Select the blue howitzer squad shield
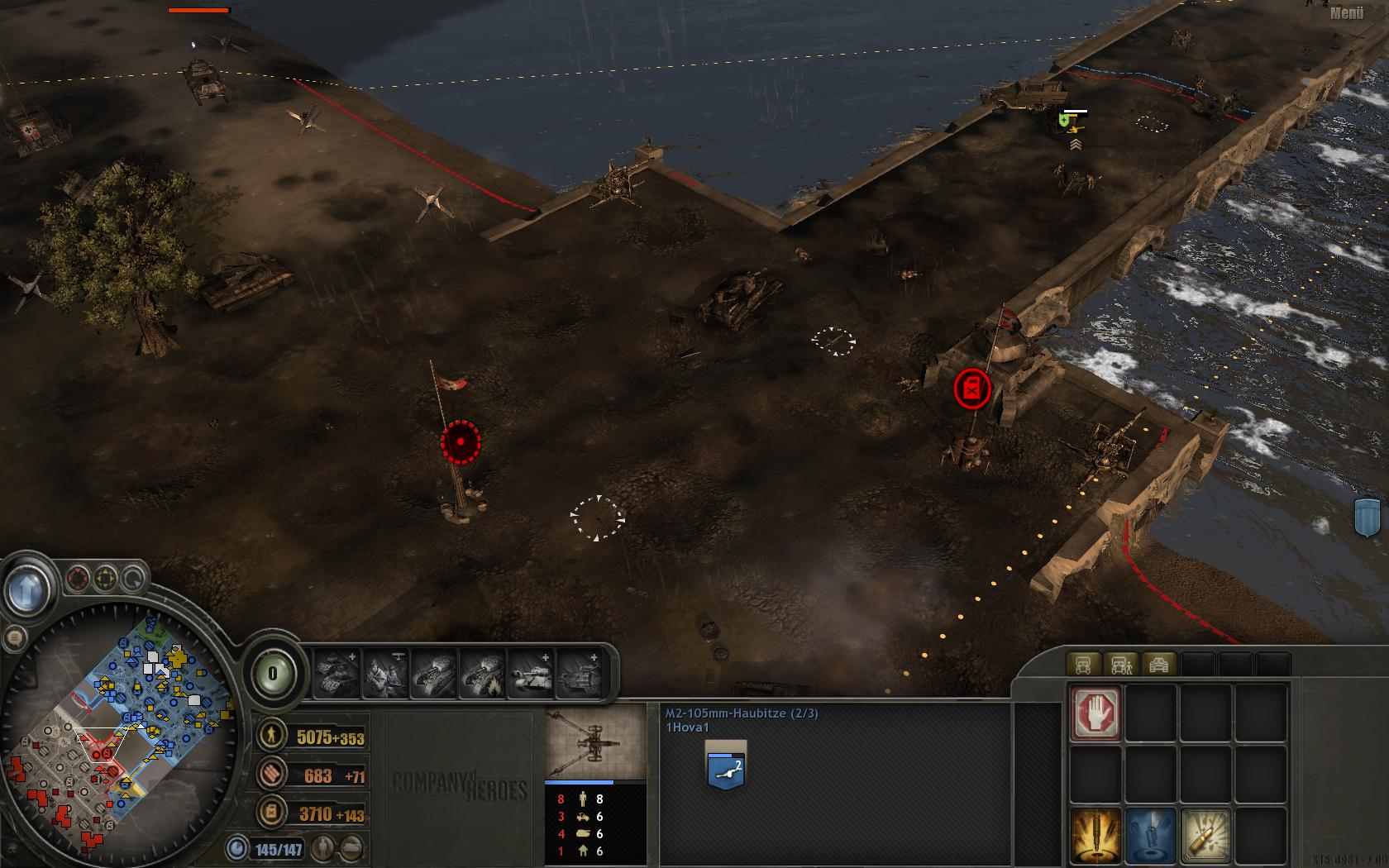 tap(726, 765)
